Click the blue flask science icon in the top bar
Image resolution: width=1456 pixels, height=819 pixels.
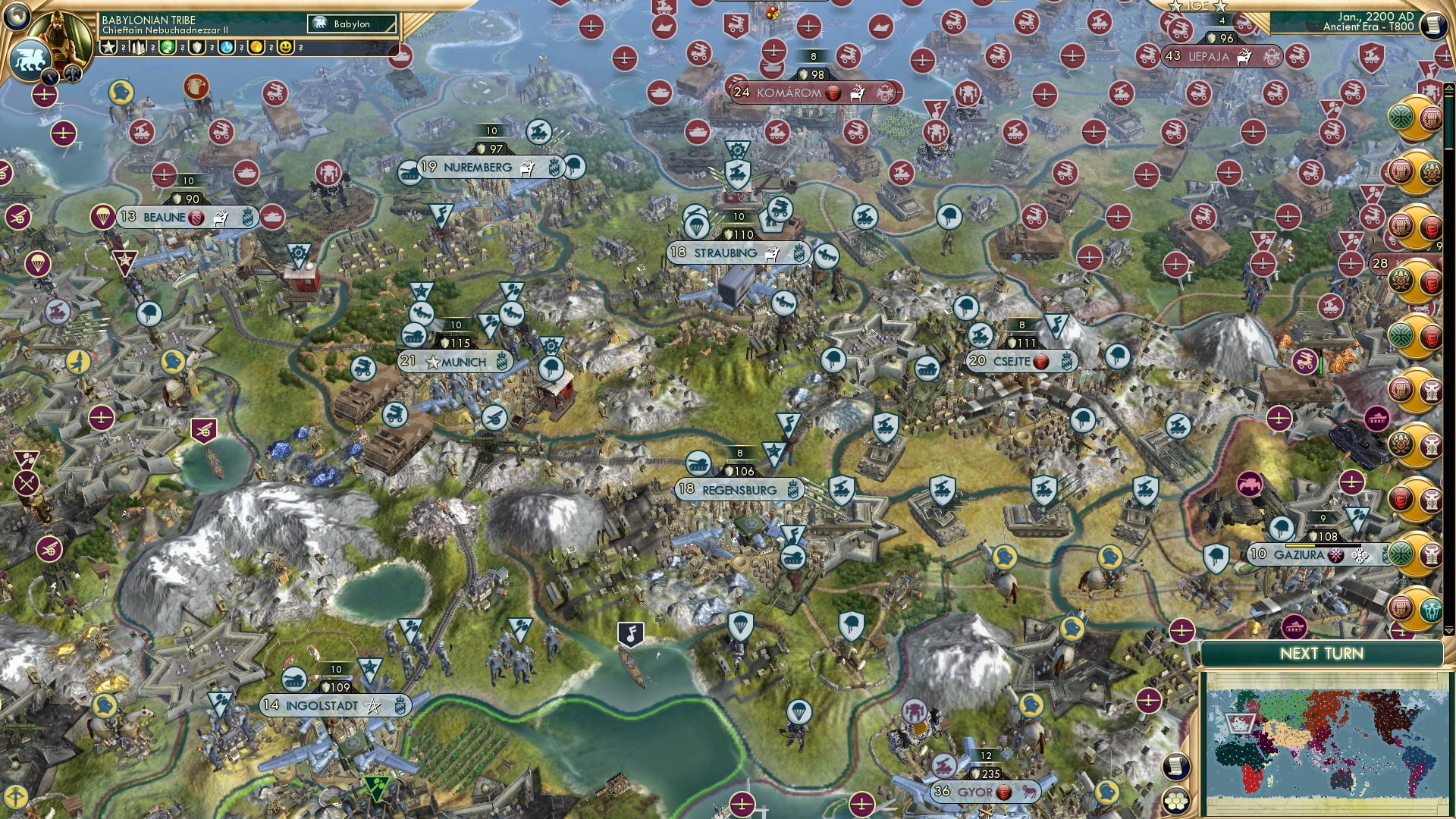226,47
